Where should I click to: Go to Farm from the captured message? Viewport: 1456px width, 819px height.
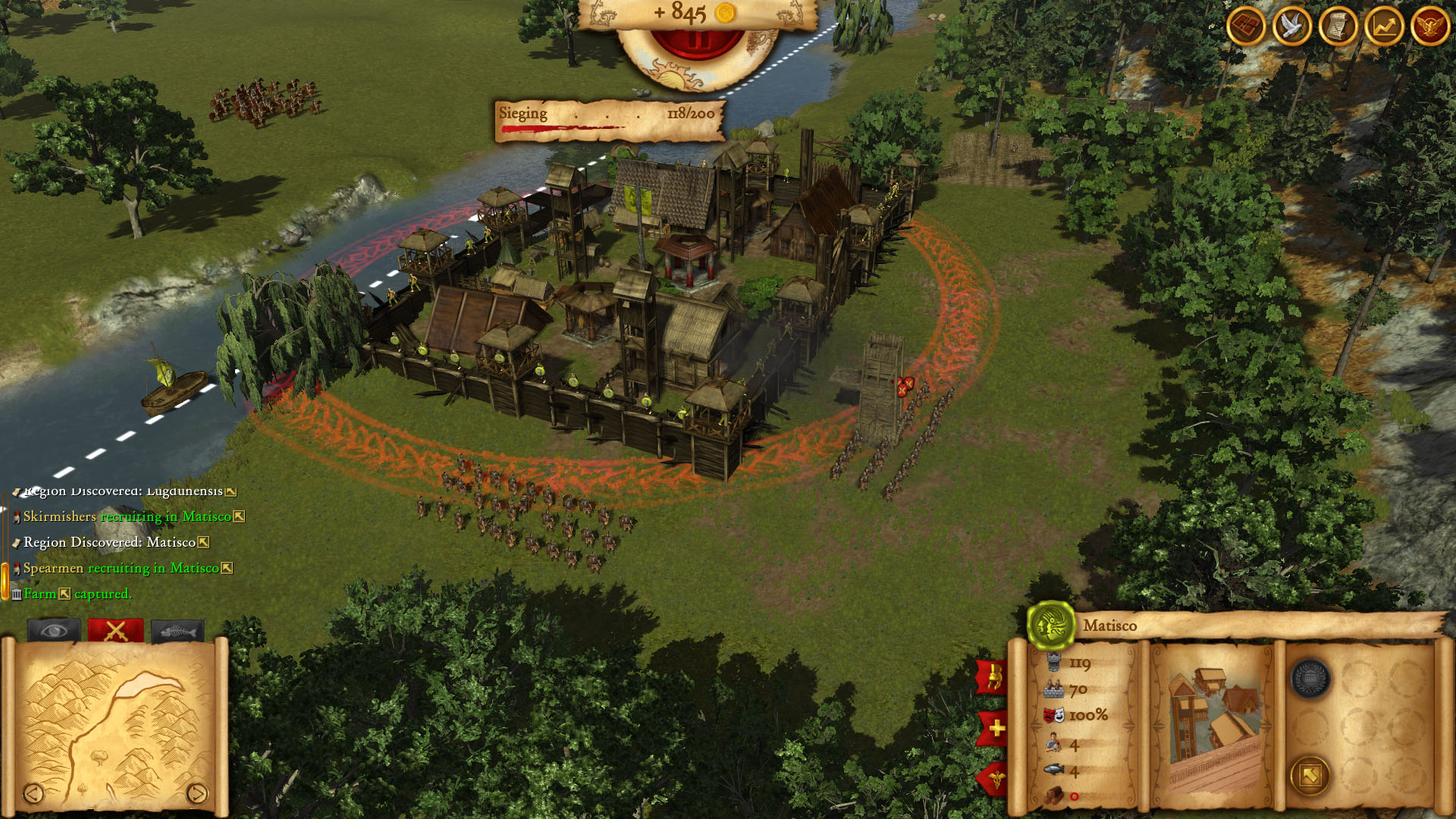[x=64, y=594]
